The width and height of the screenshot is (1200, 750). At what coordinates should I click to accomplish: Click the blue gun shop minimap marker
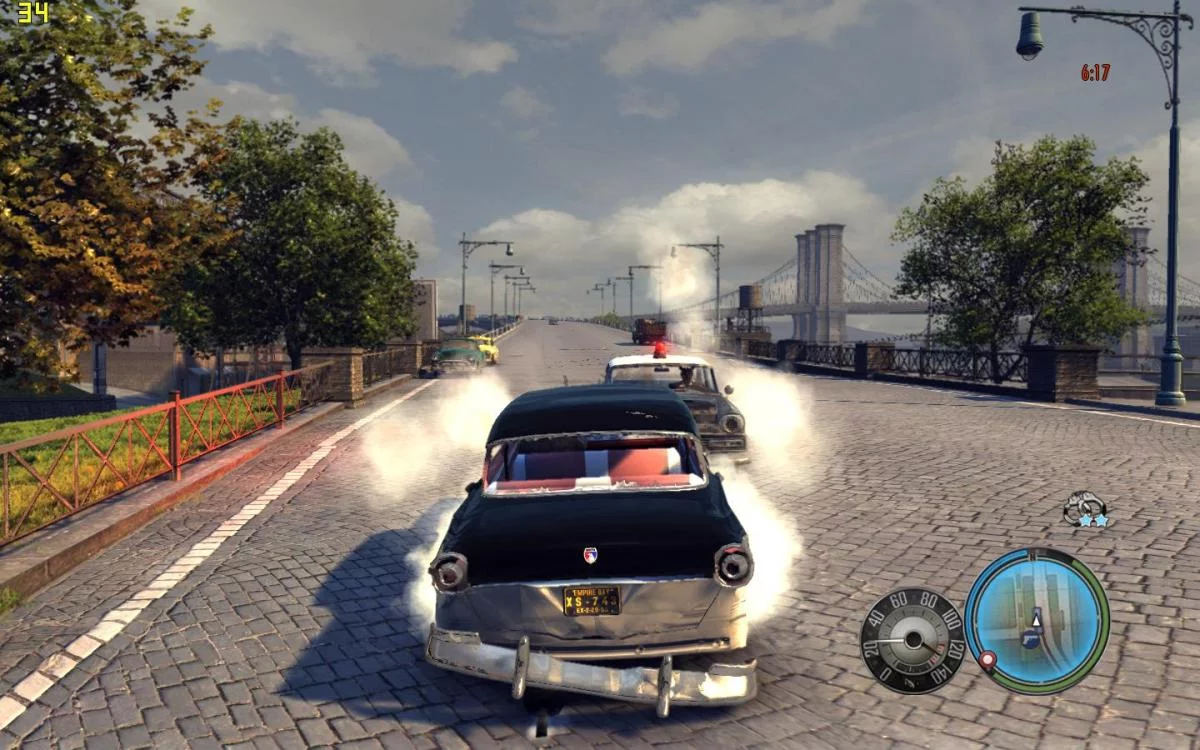click(1030, 638)
